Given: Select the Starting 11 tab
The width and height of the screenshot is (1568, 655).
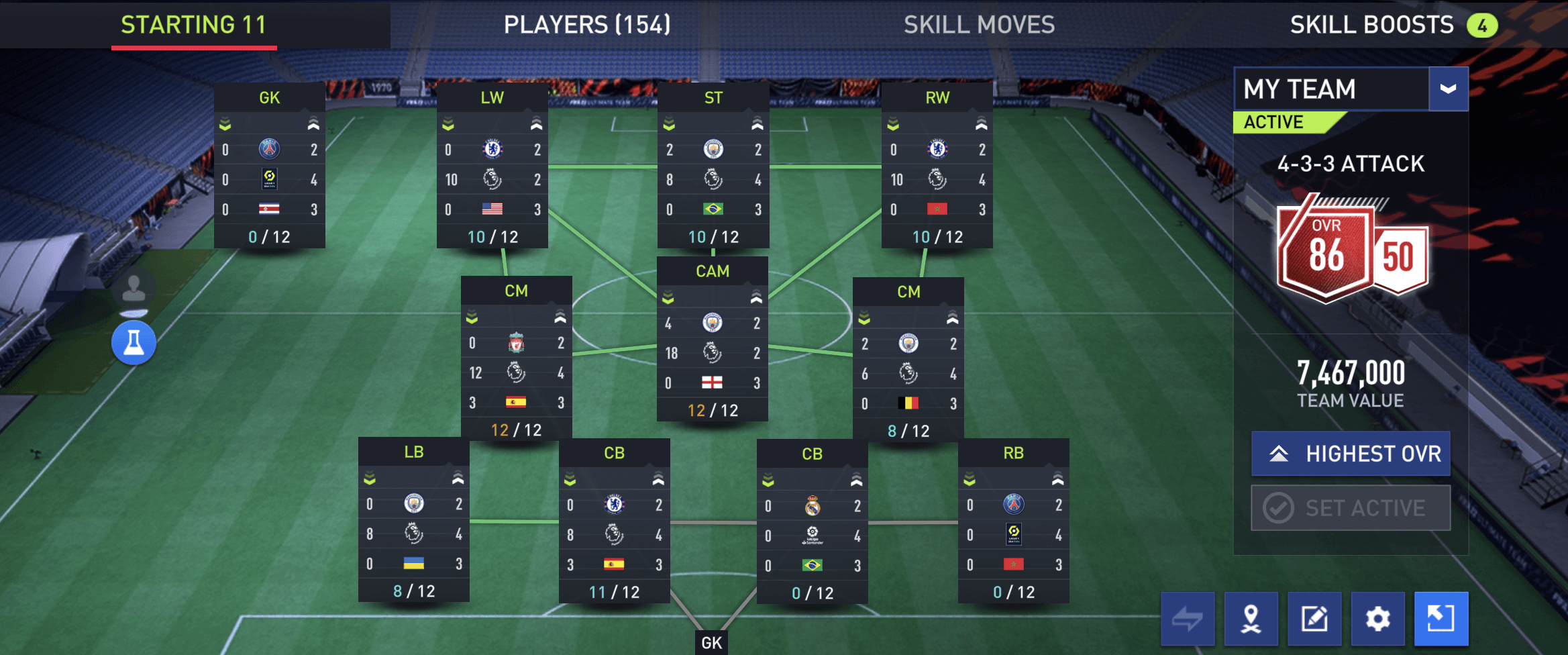Looking at the screenshot, I should pyautogui.click(x=194, y=25).
